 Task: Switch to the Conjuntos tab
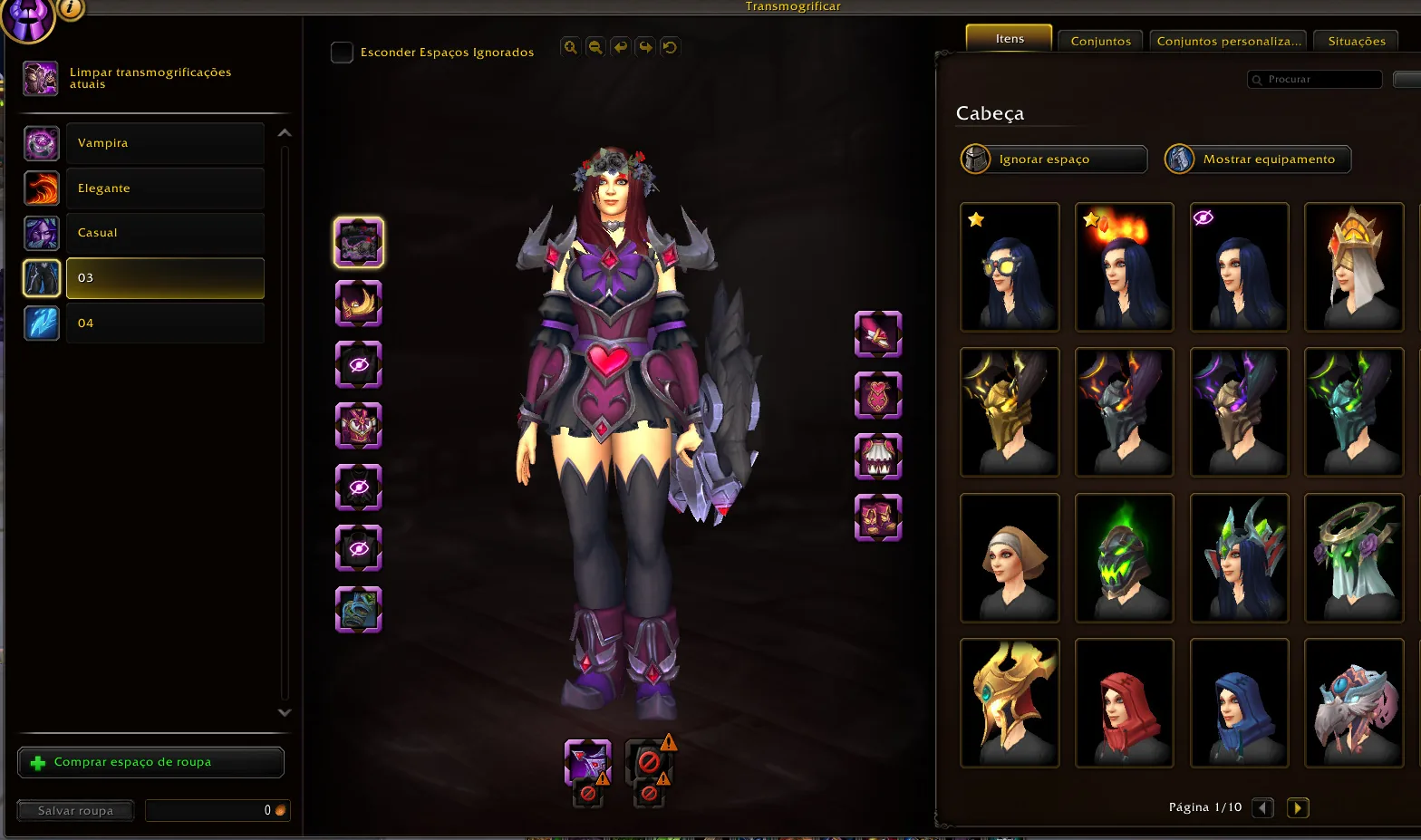(1099, 41)
